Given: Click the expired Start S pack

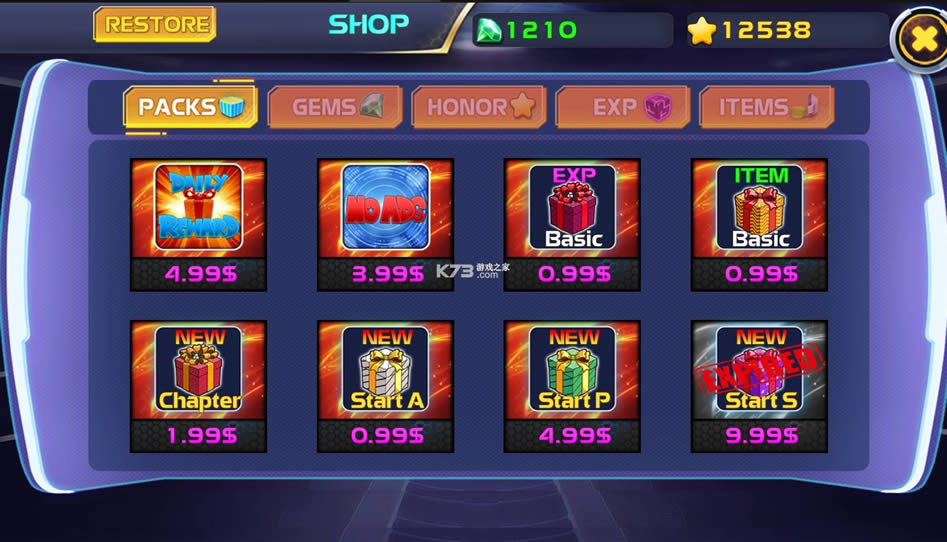Looking at the screenshot, I should click(x=759, y=386).
